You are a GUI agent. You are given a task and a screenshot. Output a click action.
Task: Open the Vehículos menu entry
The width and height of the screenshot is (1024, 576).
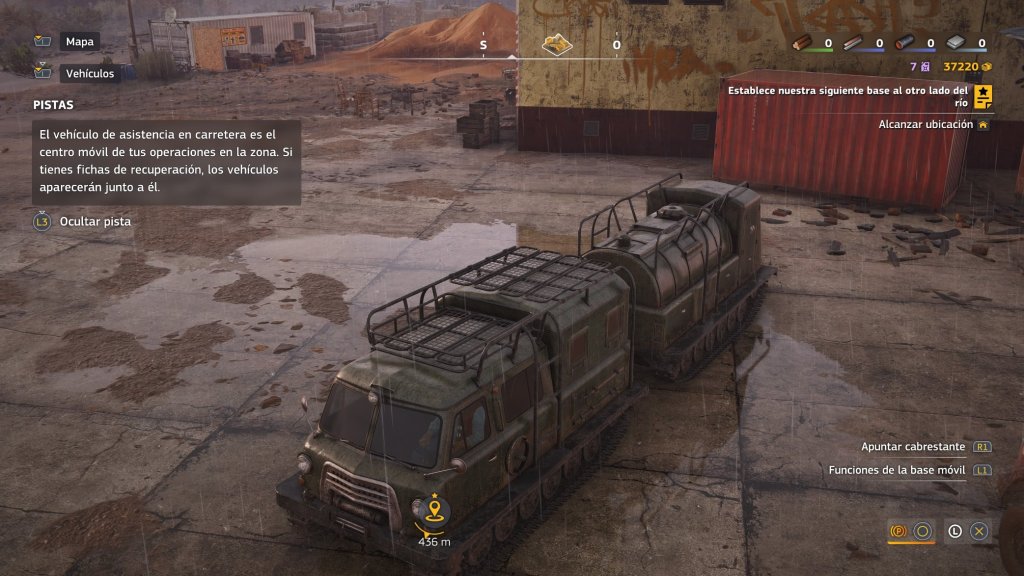pos(89,73)
